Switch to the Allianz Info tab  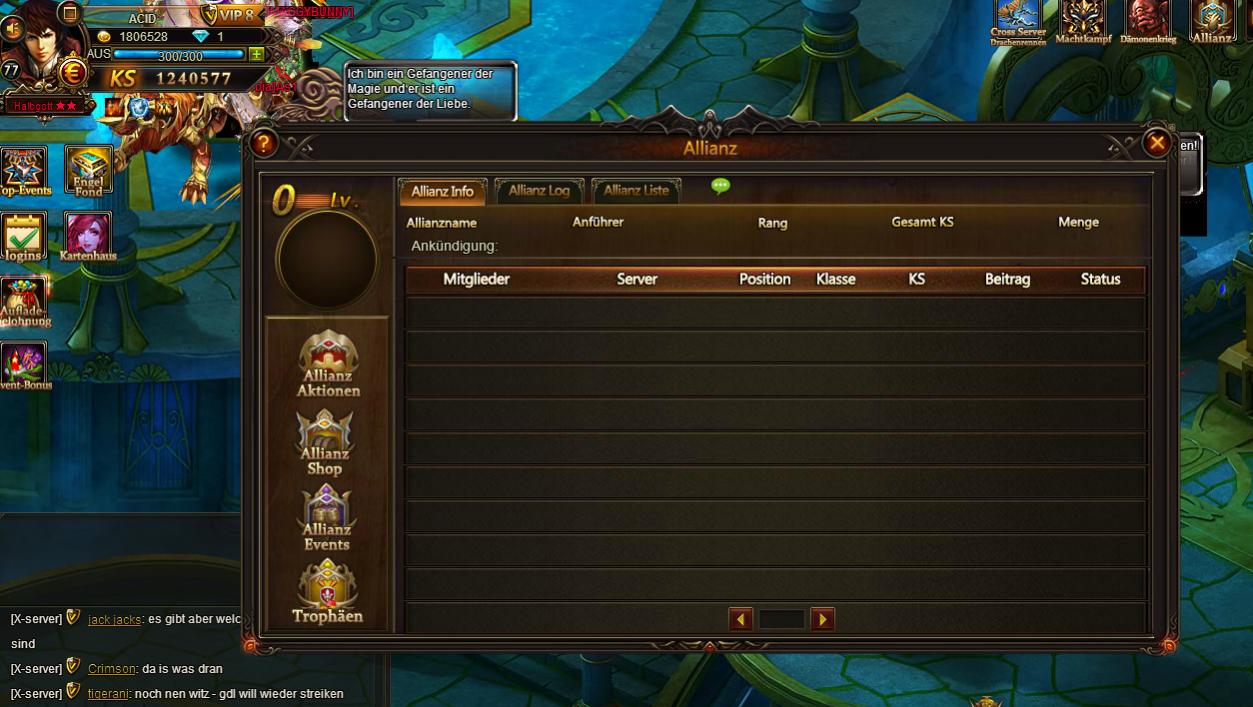(x=442, y=191)
